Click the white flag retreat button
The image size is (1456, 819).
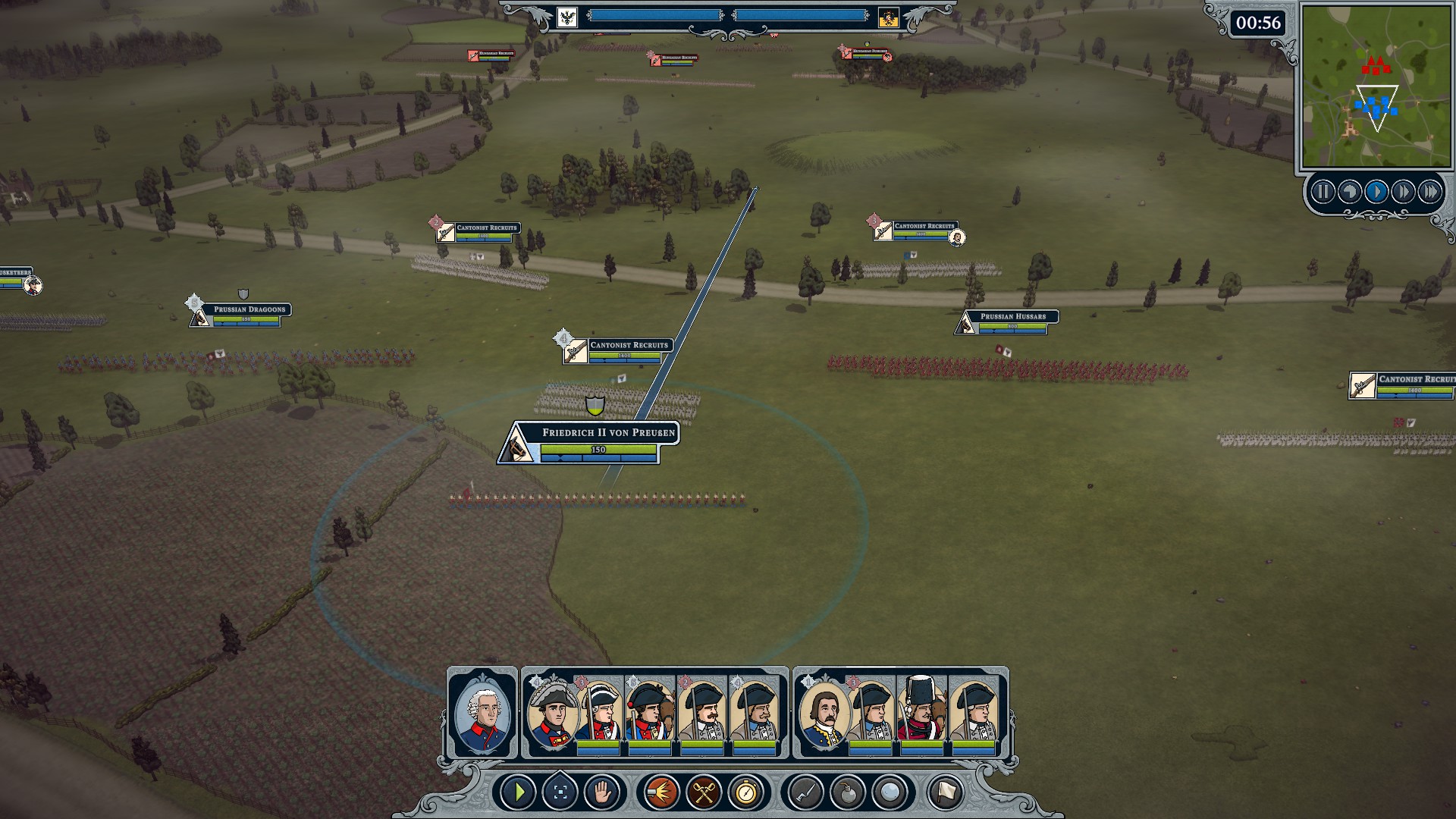945,793
